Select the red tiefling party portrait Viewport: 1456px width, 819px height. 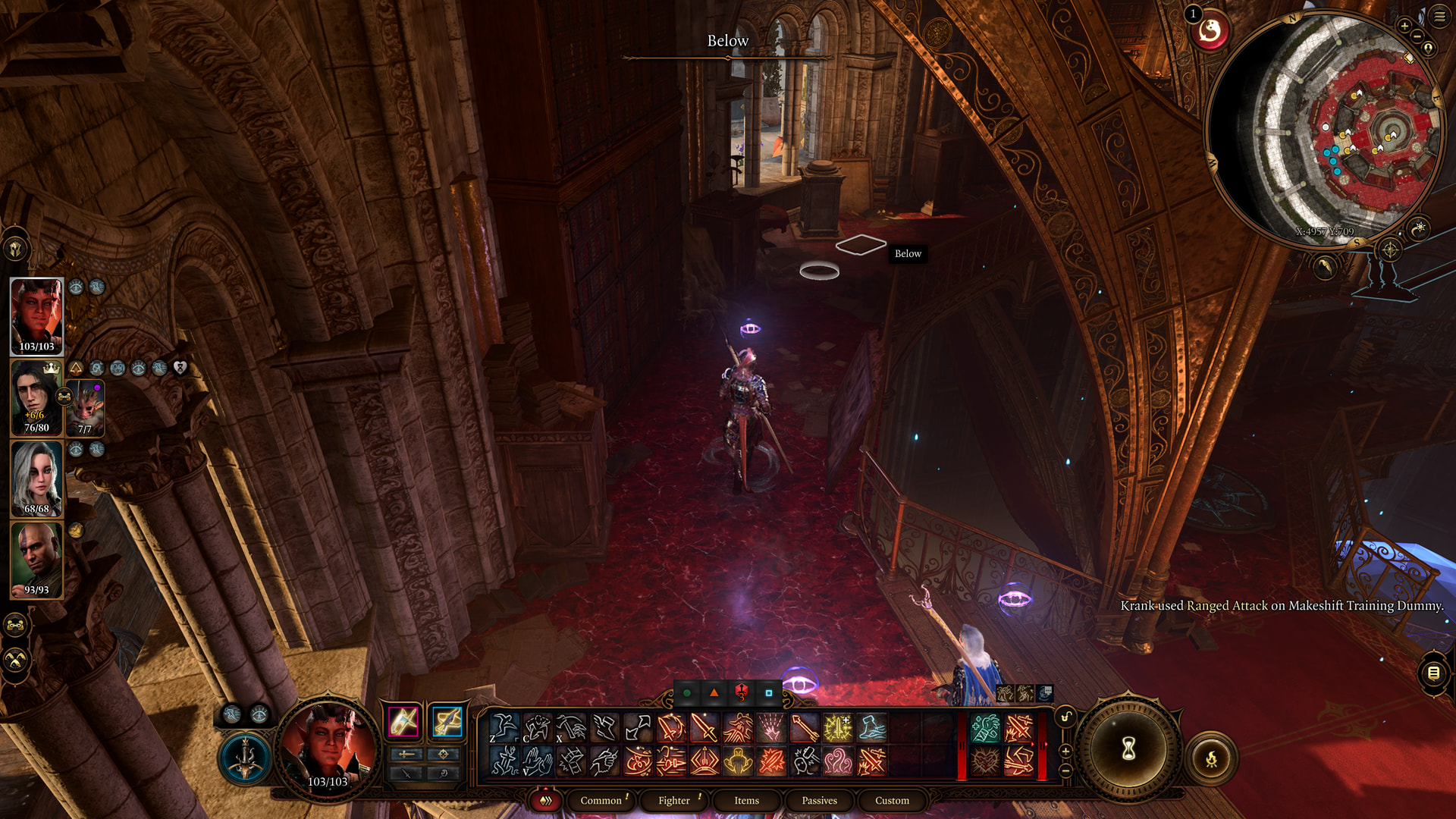36,315
